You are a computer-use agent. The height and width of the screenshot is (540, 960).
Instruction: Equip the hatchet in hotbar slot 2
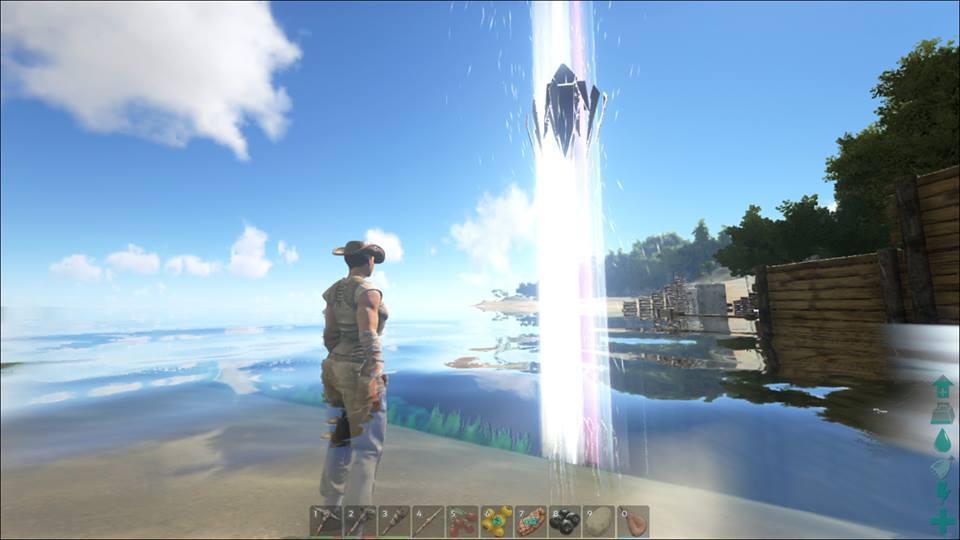[360, 521]
